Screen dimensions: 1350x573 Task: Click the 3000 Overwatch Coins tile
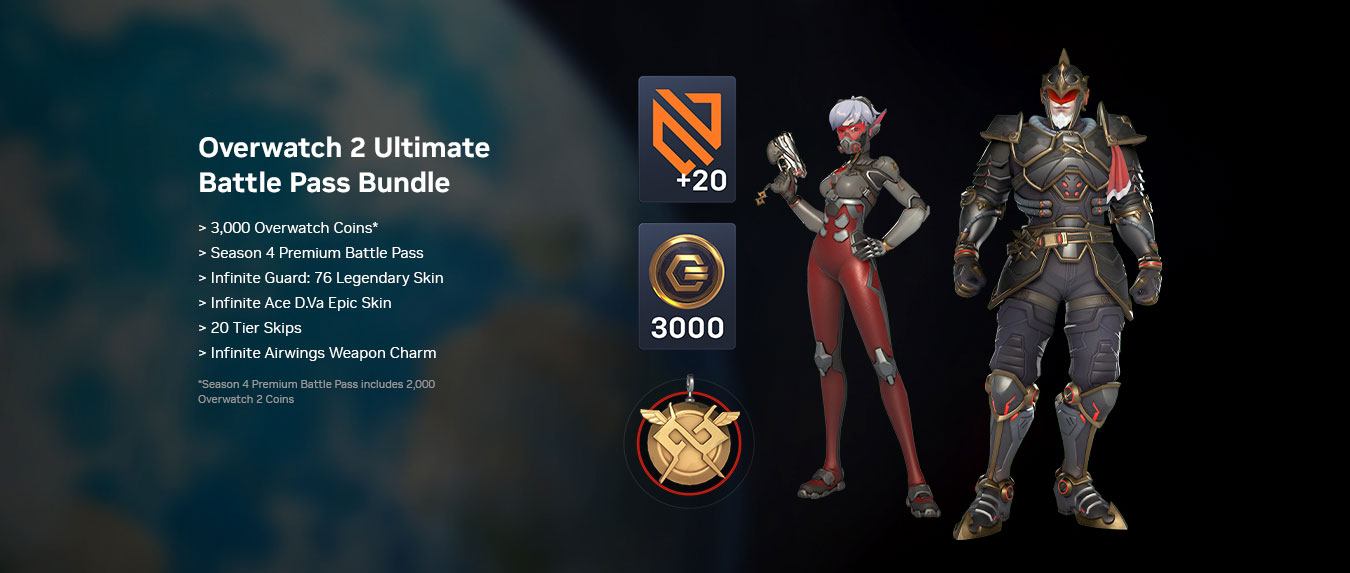[687, 286]
